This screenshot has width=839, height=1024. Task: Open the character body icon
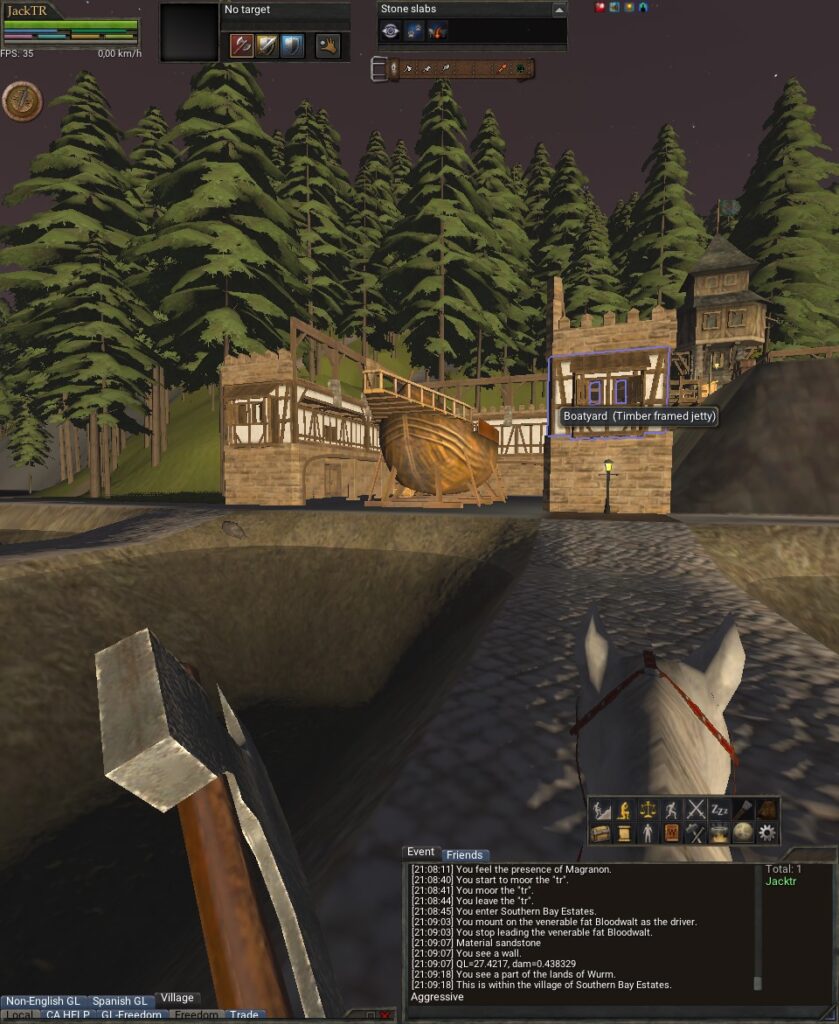649,832
